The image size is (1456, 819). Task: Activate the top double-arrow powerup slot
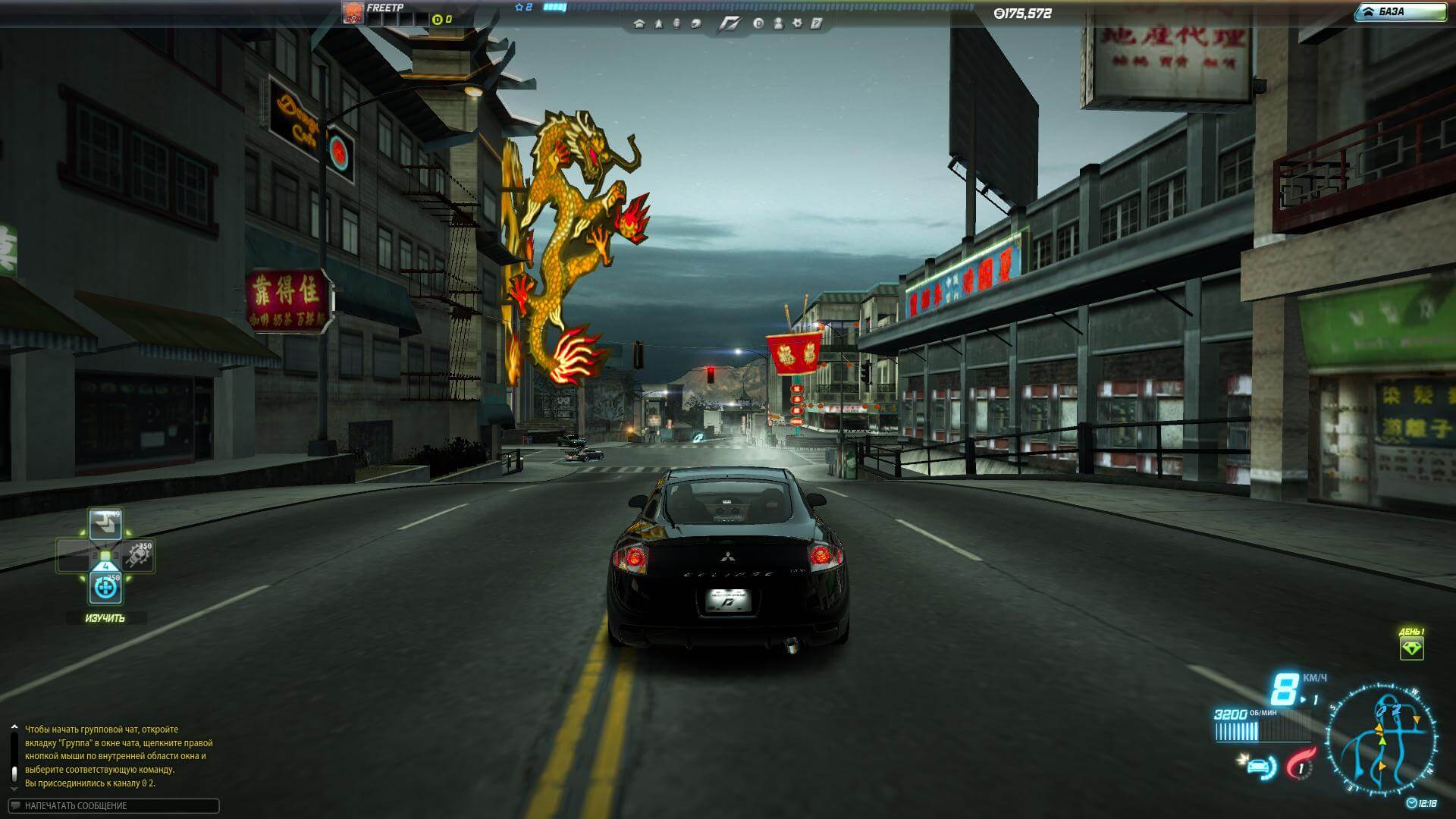[x=105, y=524]
